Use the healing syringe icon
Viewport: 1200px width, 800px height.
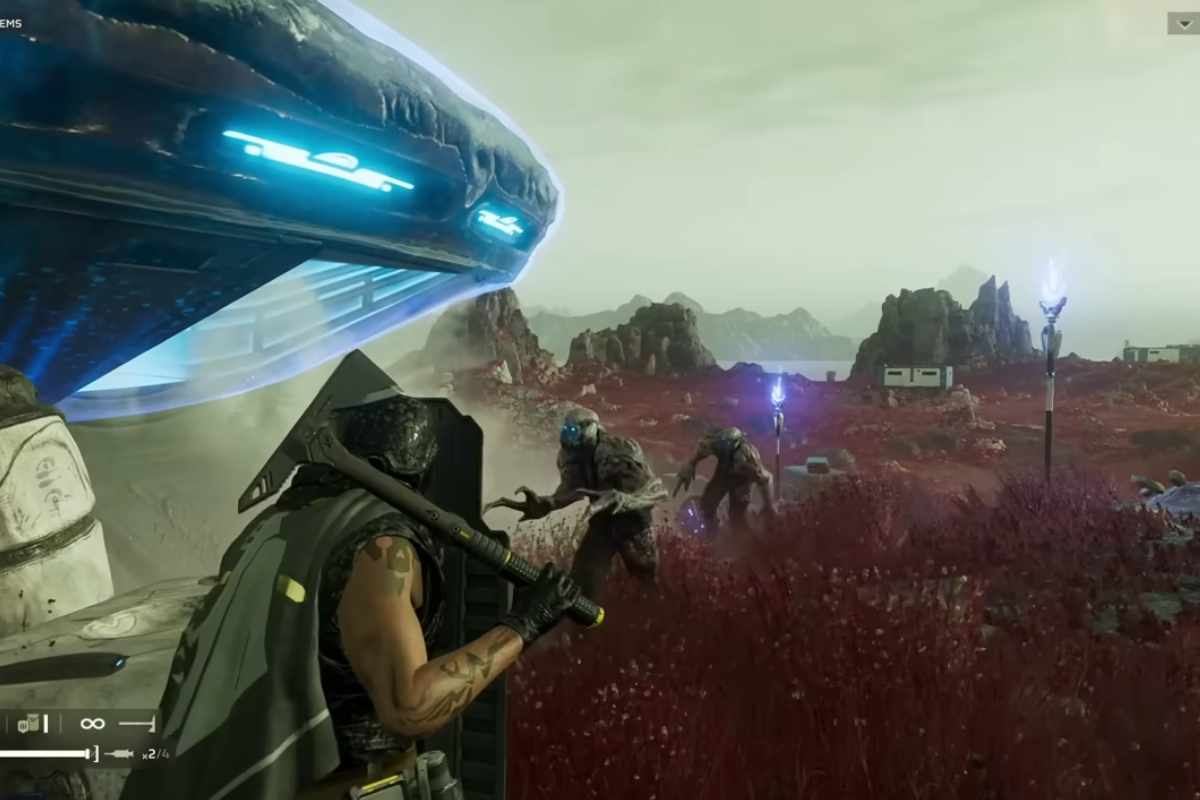(x=119, y=754)
